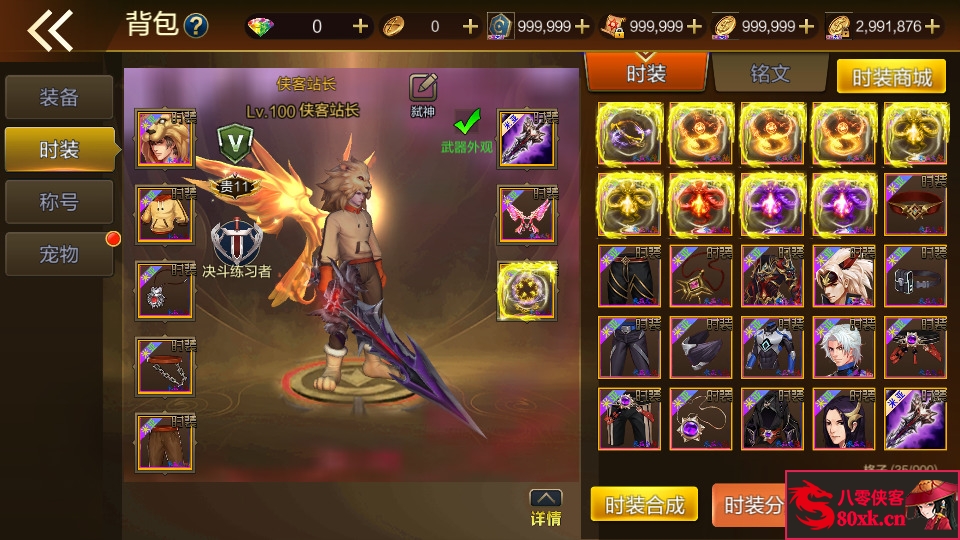
Task: Open the 宠物 pet tab
Action: click(x=58, y=254)
